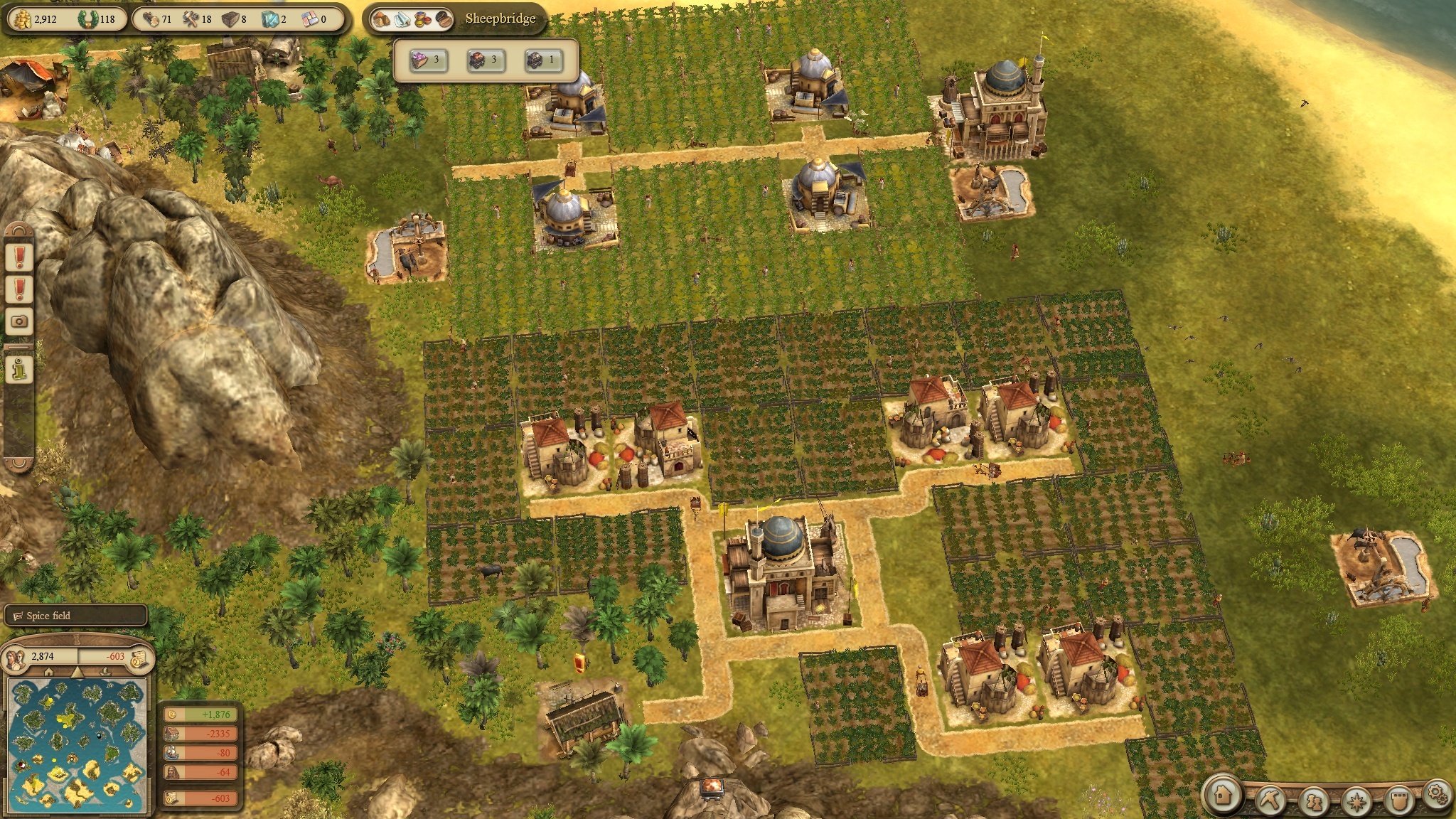Open the diplomacy menu with two figures

[x=1314, y=801]
